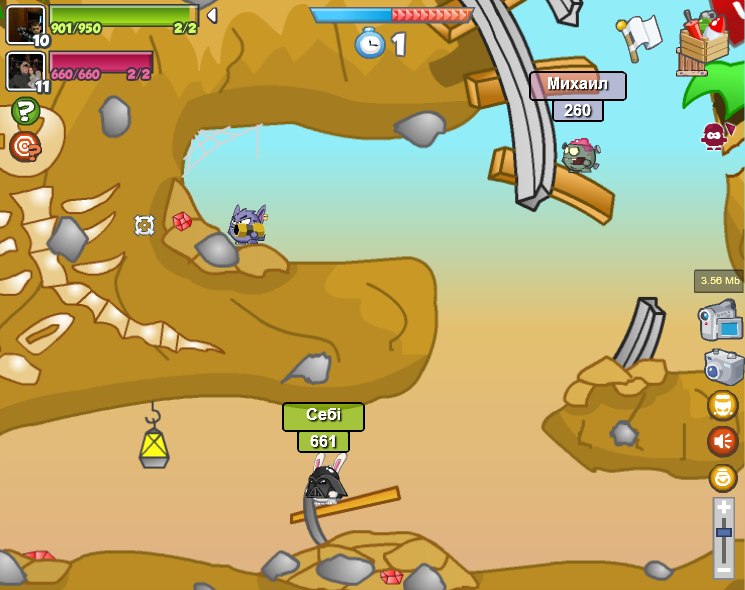Start video recording with the camcorder icon
745x590 pixels.
[x=720, y=321]
